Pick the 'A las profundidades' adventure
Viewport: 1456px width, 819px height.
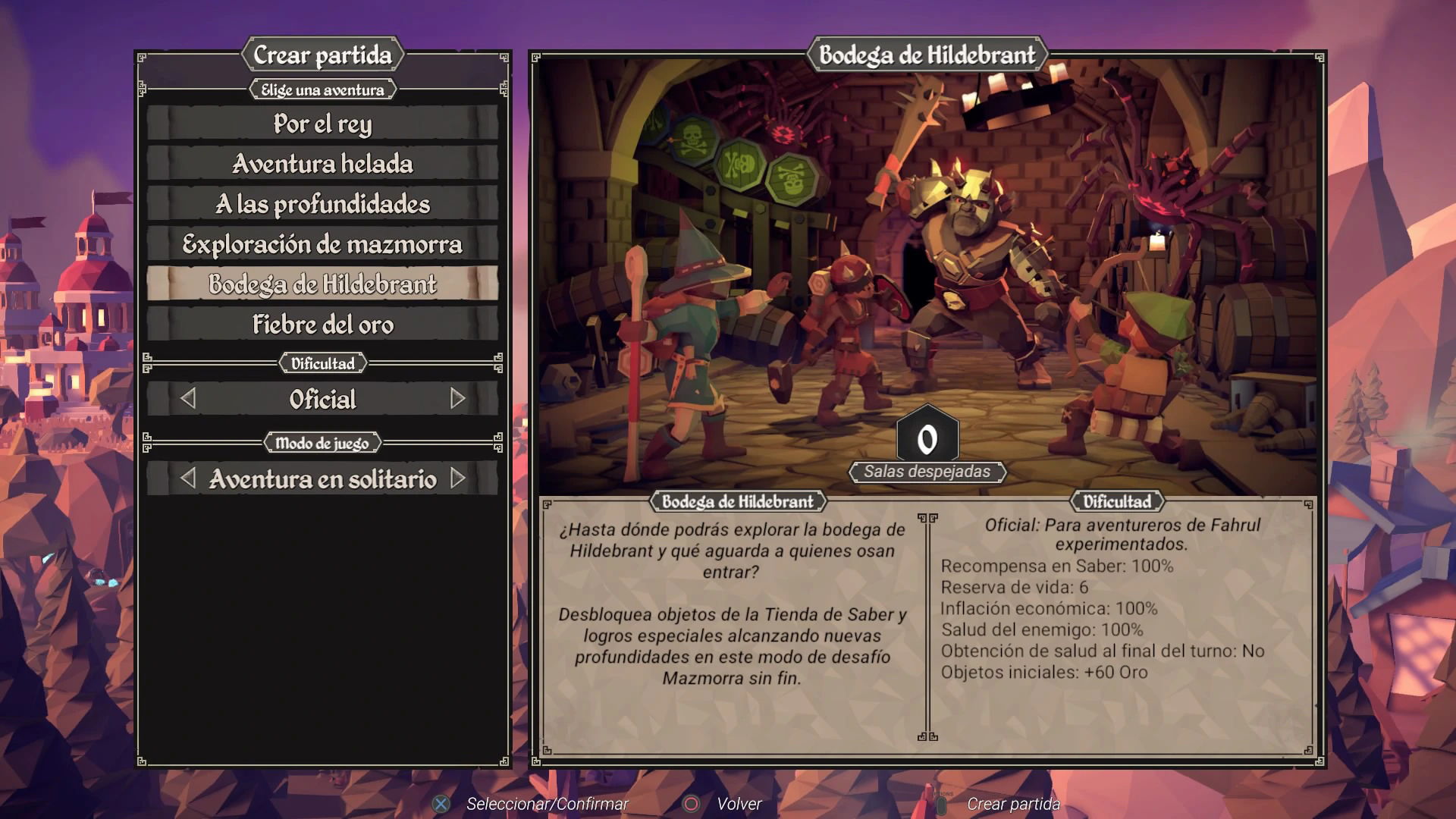click(x=322, y=204)
